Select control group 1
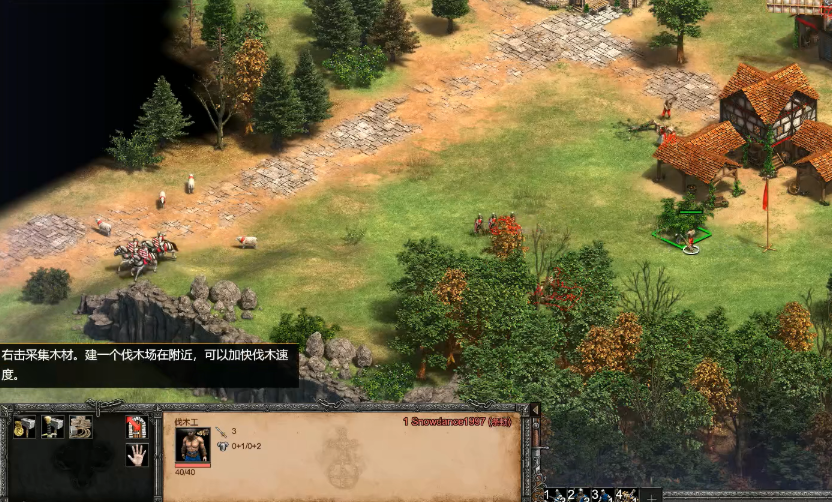The image size is (832, 502). click(554, 494)
